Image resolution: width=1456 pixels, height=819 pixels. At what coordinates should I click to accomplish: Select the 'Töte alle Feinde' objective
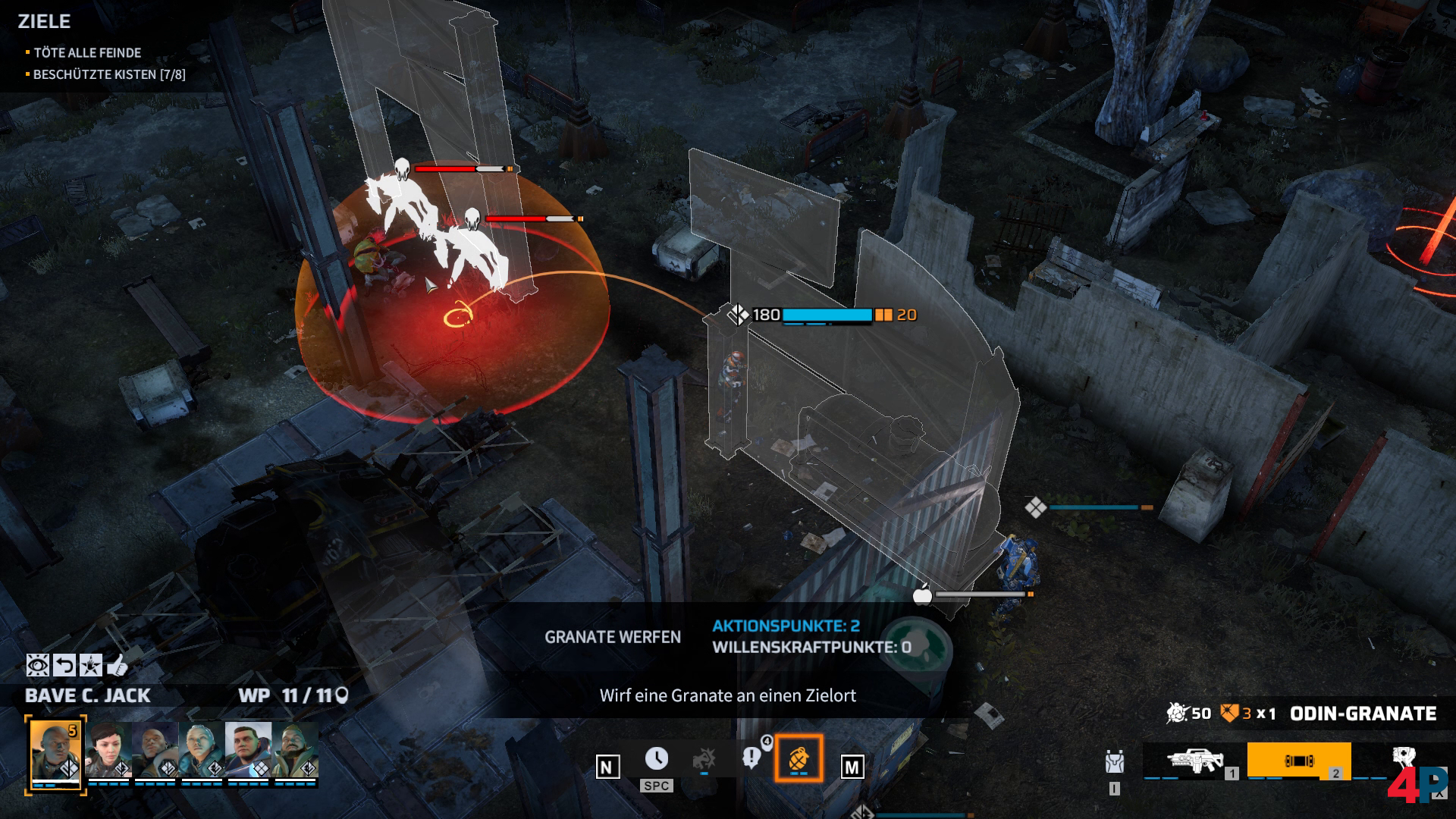87,52
